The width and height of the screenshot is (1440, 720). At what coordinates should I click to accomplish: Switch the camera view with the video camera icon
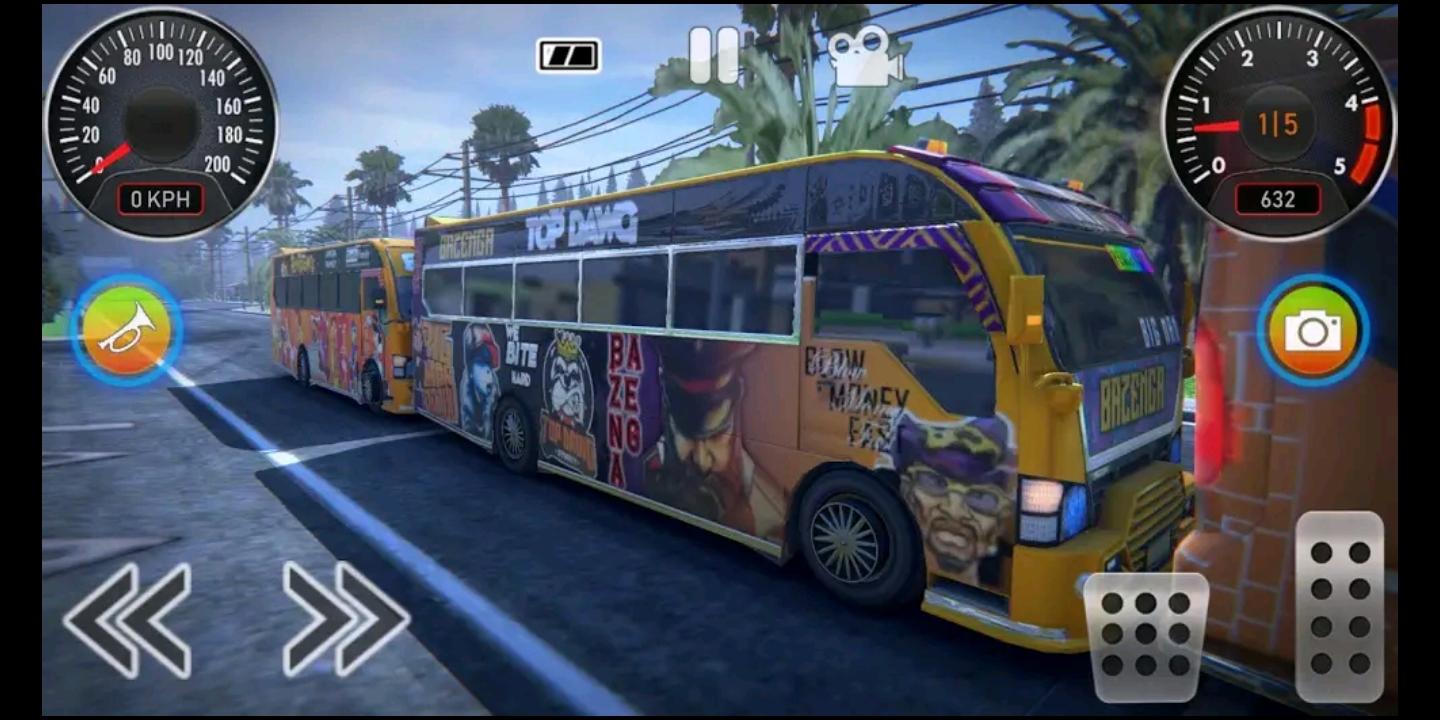[864, 56]
